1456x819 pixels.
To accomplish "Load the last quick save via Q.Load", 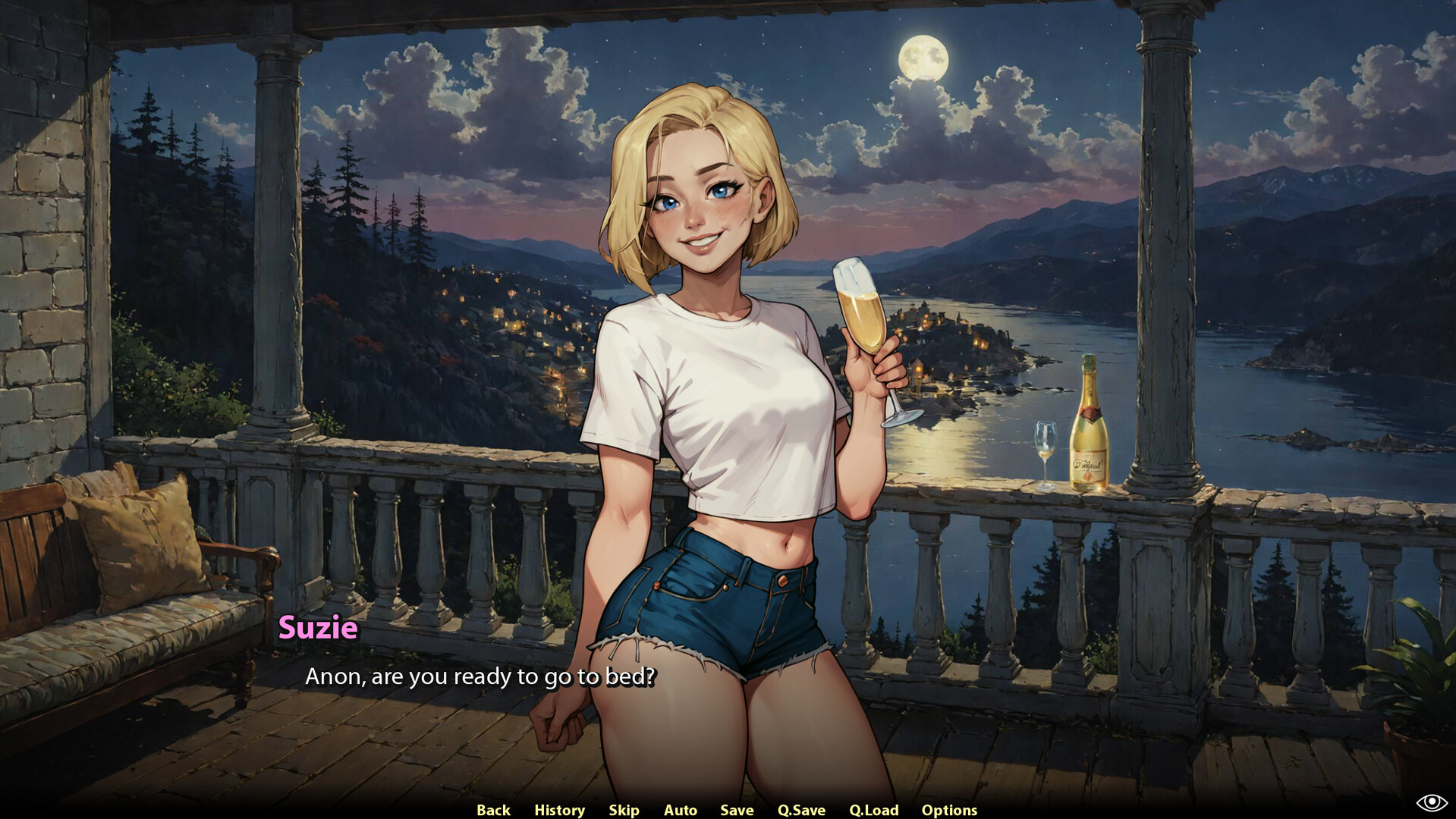I will (873, 809).
